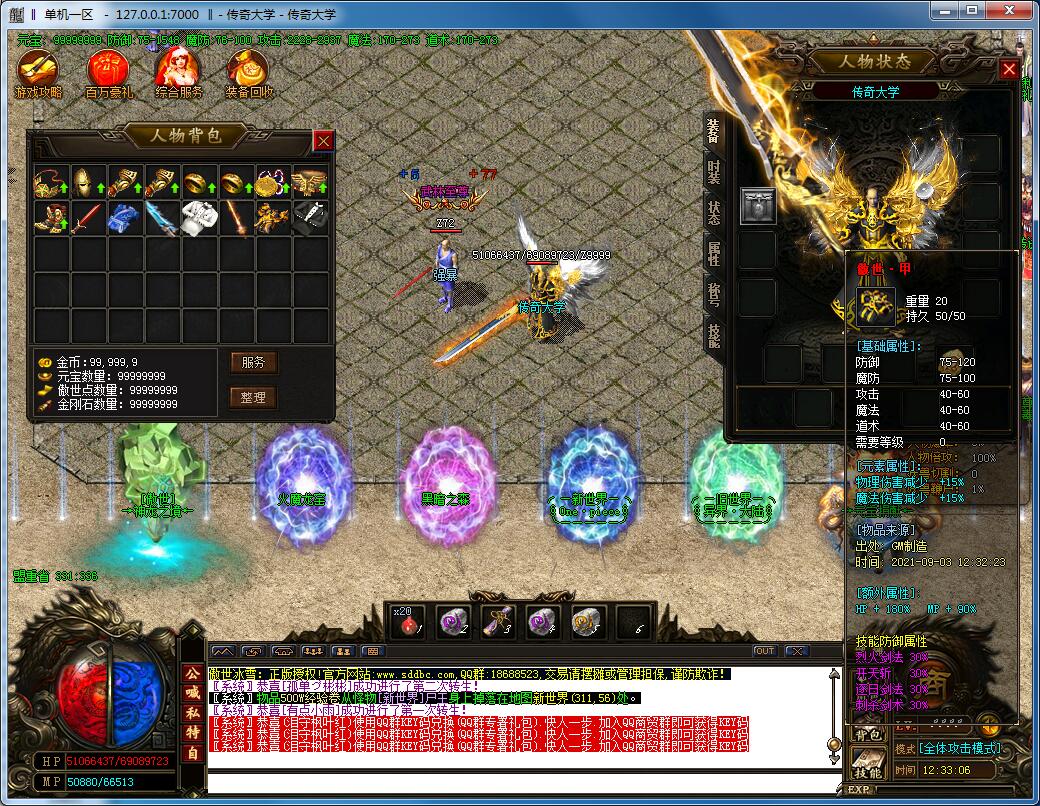Viewport: 1040px width, 806px height.
Task: Click the 服务 button in the bag
Action: click(x=253, y=362)
